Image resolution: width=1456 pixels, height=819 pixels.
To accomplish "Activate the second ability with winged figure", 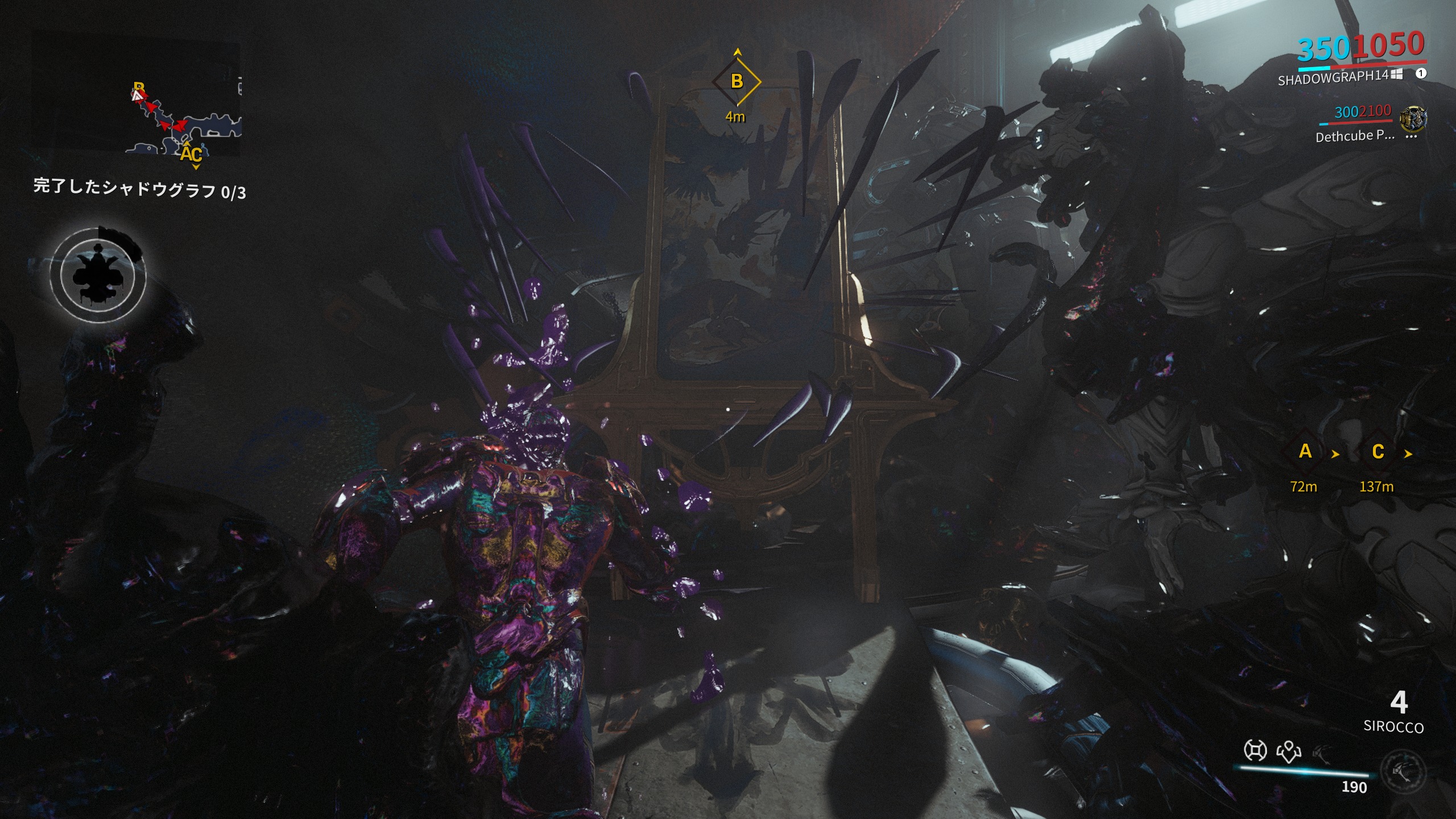I will pos(1289,751).
